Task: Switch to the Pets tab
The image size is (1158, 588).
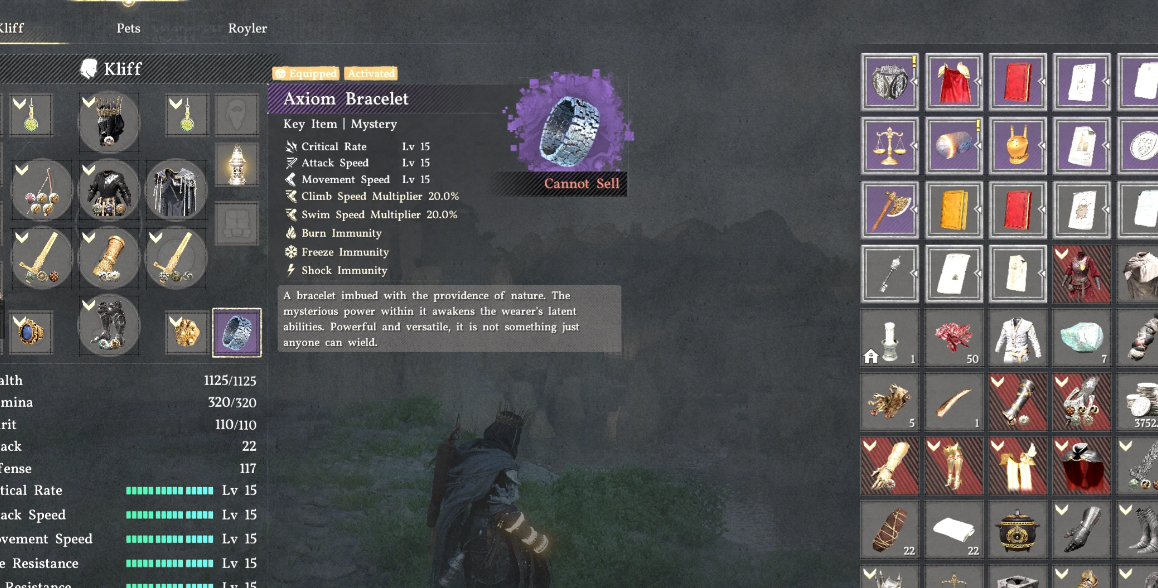Action: (128, 28)
